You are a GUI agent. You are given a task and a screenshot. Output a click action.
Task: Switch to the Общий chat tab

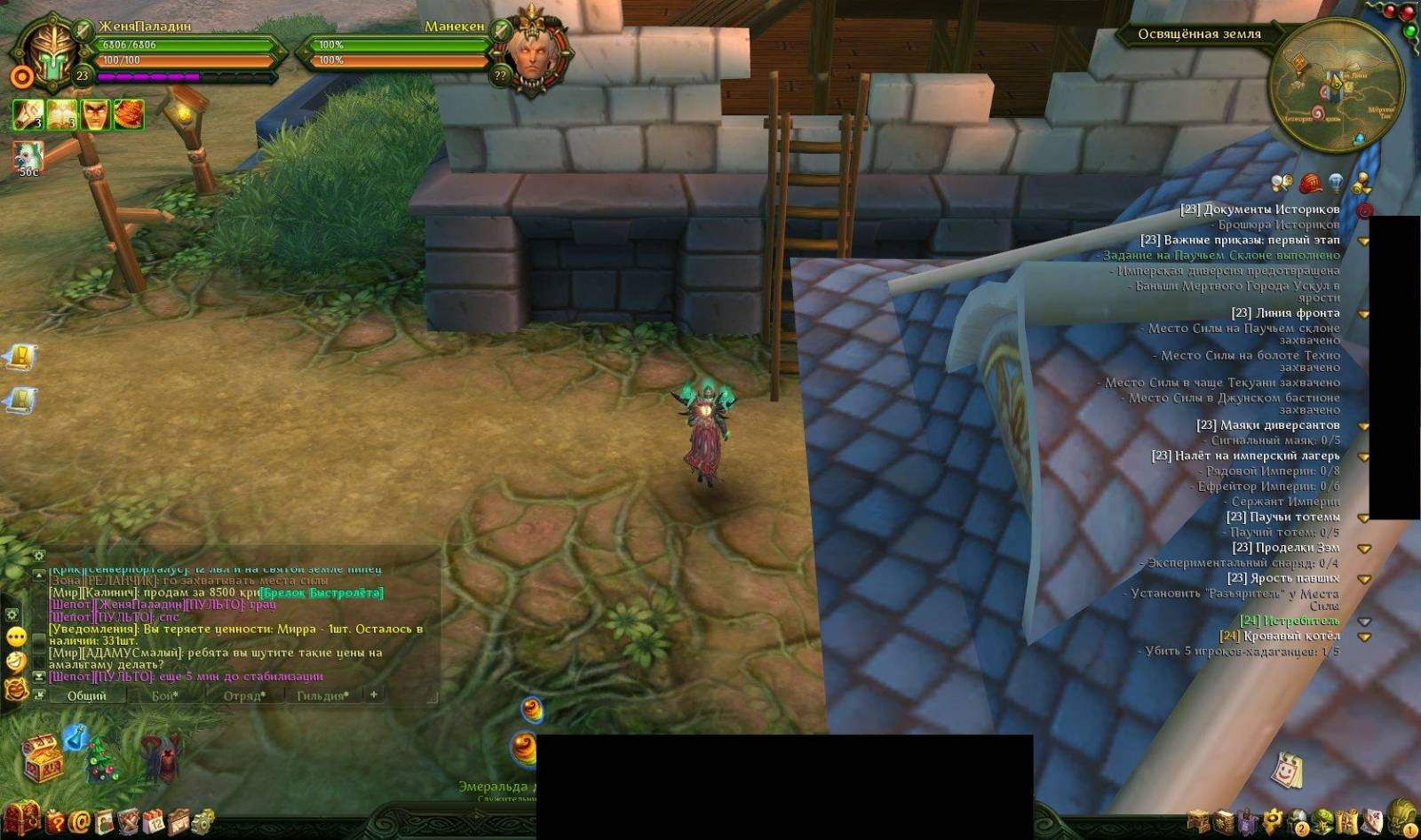[x=87, y=695]
